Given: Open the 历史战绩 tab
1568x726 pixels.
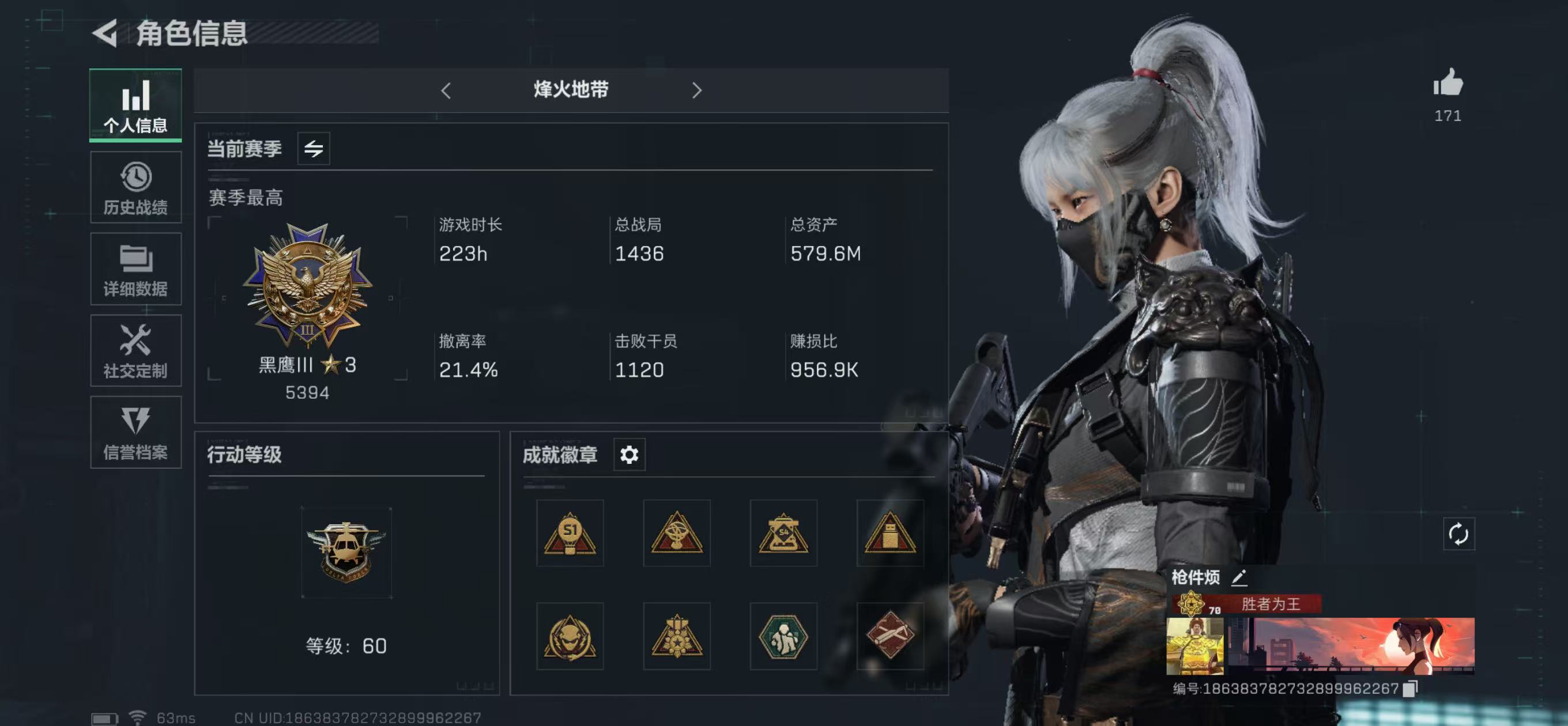Looking at the screenshot, I should click(135, 186).
